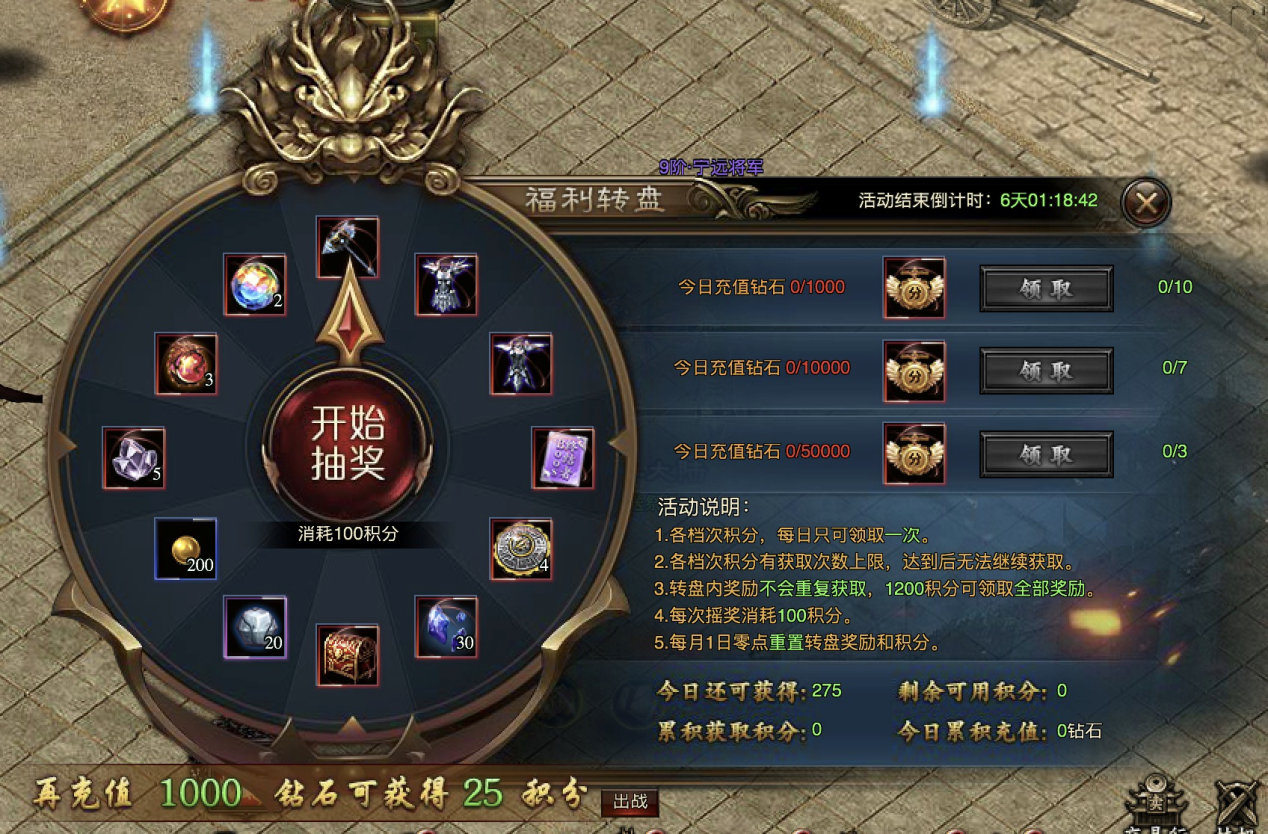
Task: Select the compass disc prize with quantity 4
Action: click(521, 548)
